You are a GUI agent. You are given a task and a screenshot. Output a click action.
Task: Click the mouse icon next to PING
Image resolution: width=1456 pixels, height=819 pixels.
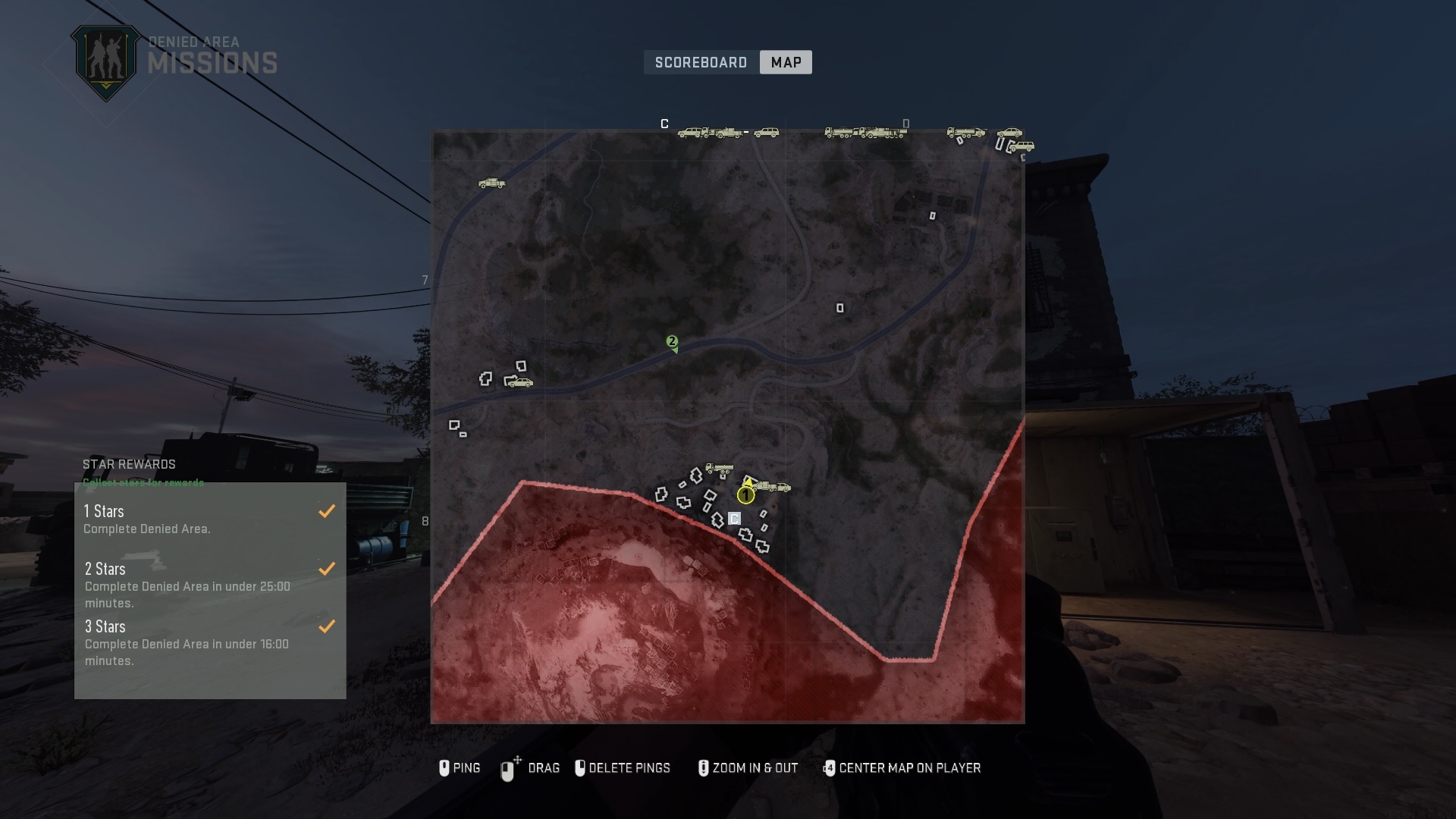tap(446, 768)
